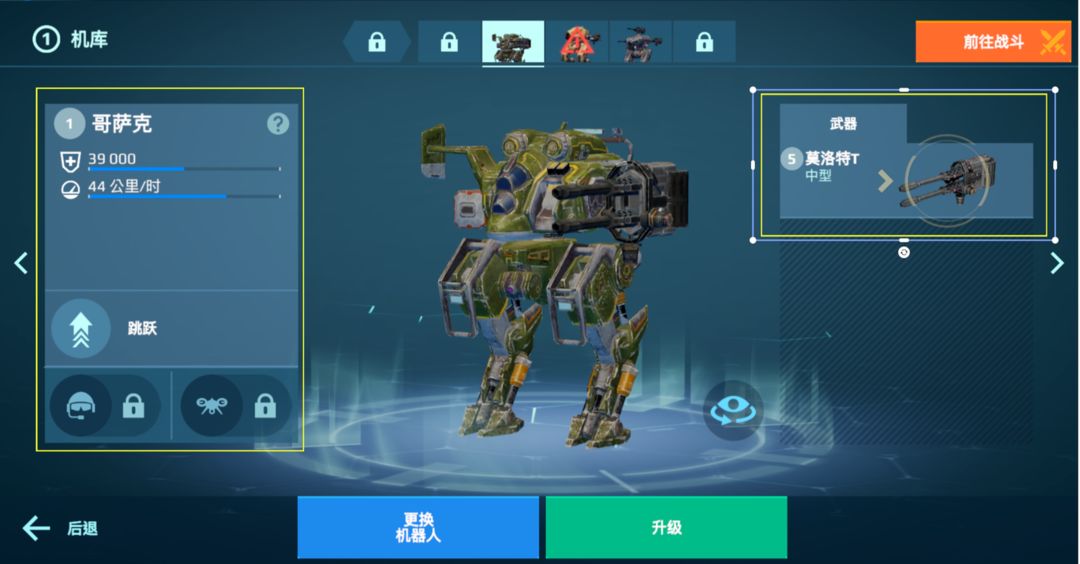Select the 跳跃 jump ability
The height and width of the screenshot is (564, 1080).
click(81, 328)
